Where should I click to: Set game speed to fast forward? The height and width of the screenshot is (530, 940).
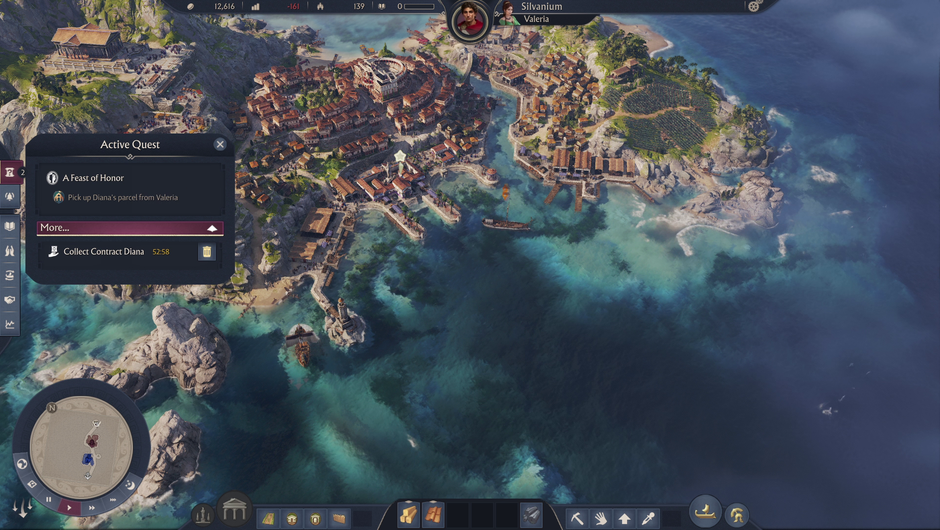click(x=91, y=508)
